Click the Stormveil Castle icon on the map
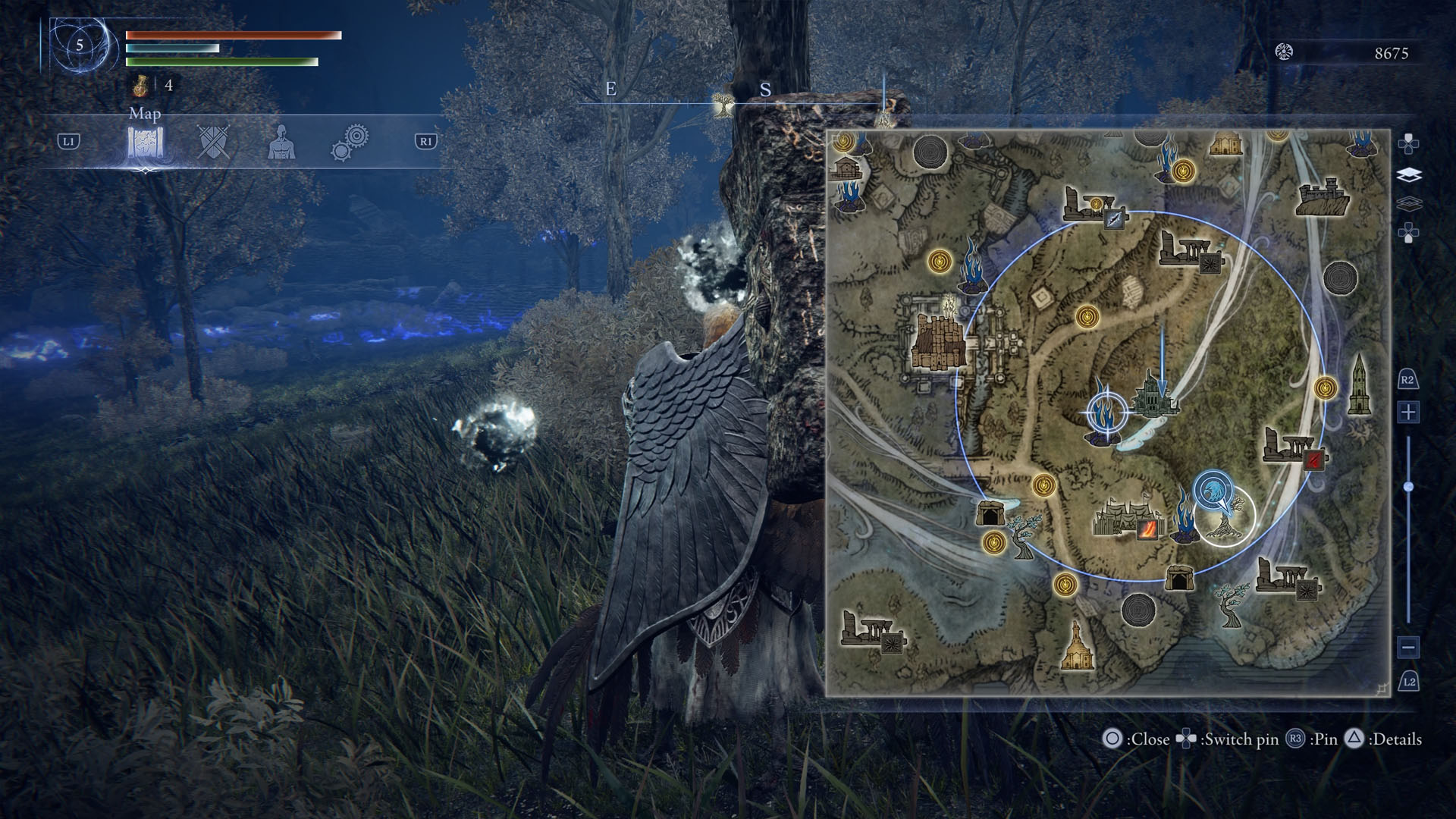 [937, 340]
